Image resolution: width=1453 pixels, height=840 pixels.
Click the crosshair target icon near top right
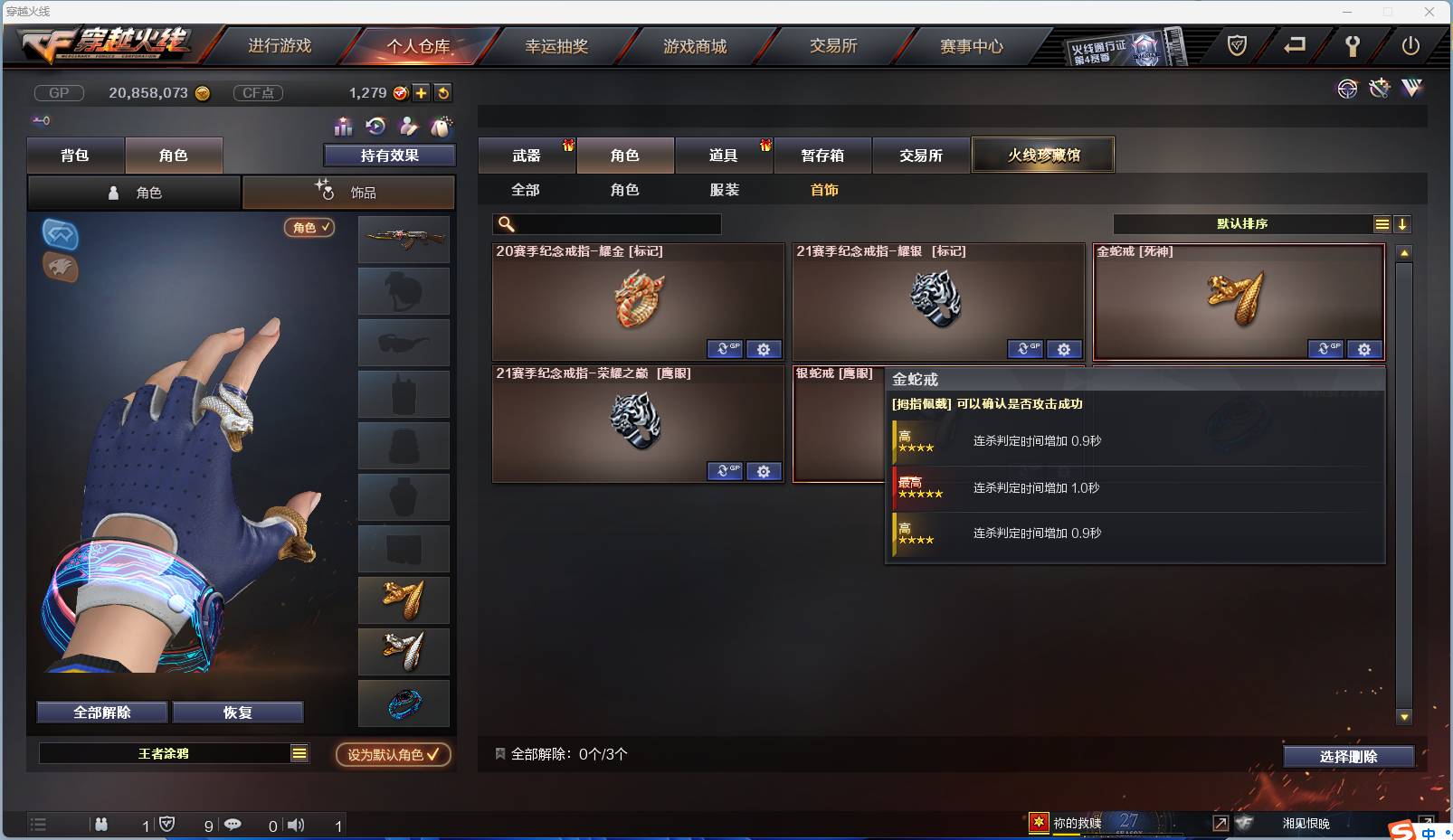point(1347,89)
